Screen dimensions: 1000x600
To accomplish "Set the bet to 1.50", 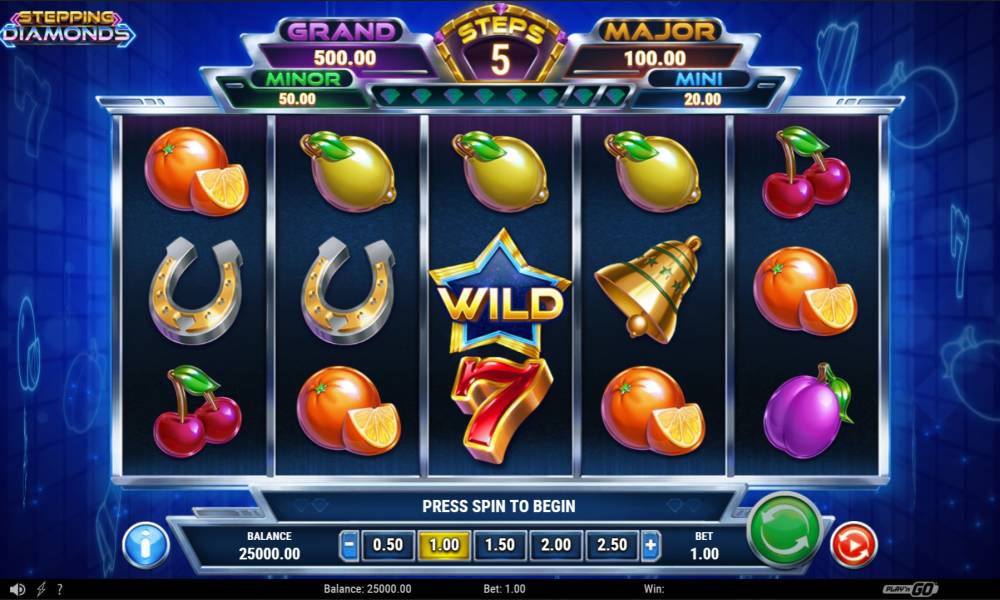I will click(499, 546).
